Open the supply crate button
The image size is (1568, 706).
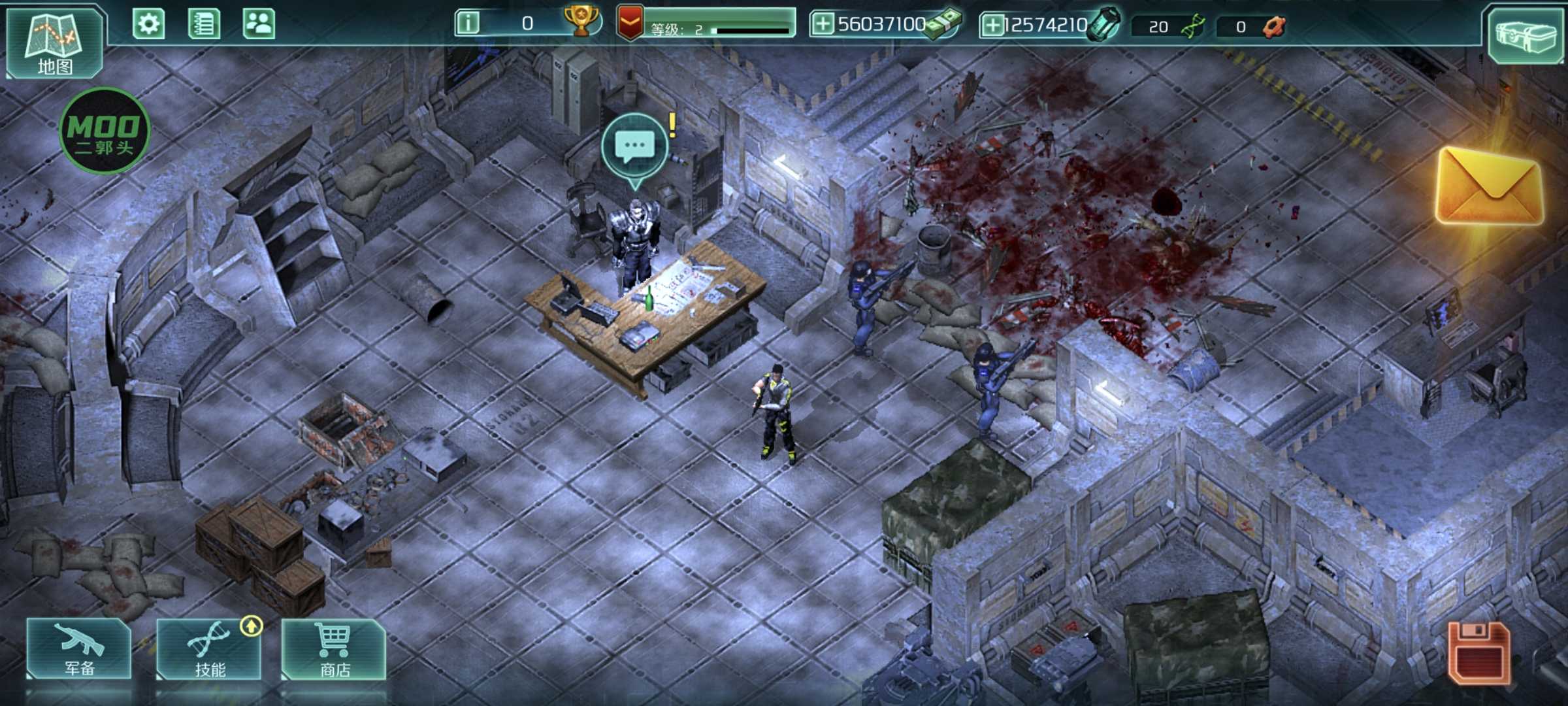pyautogui.click(x=1525, y=35)
